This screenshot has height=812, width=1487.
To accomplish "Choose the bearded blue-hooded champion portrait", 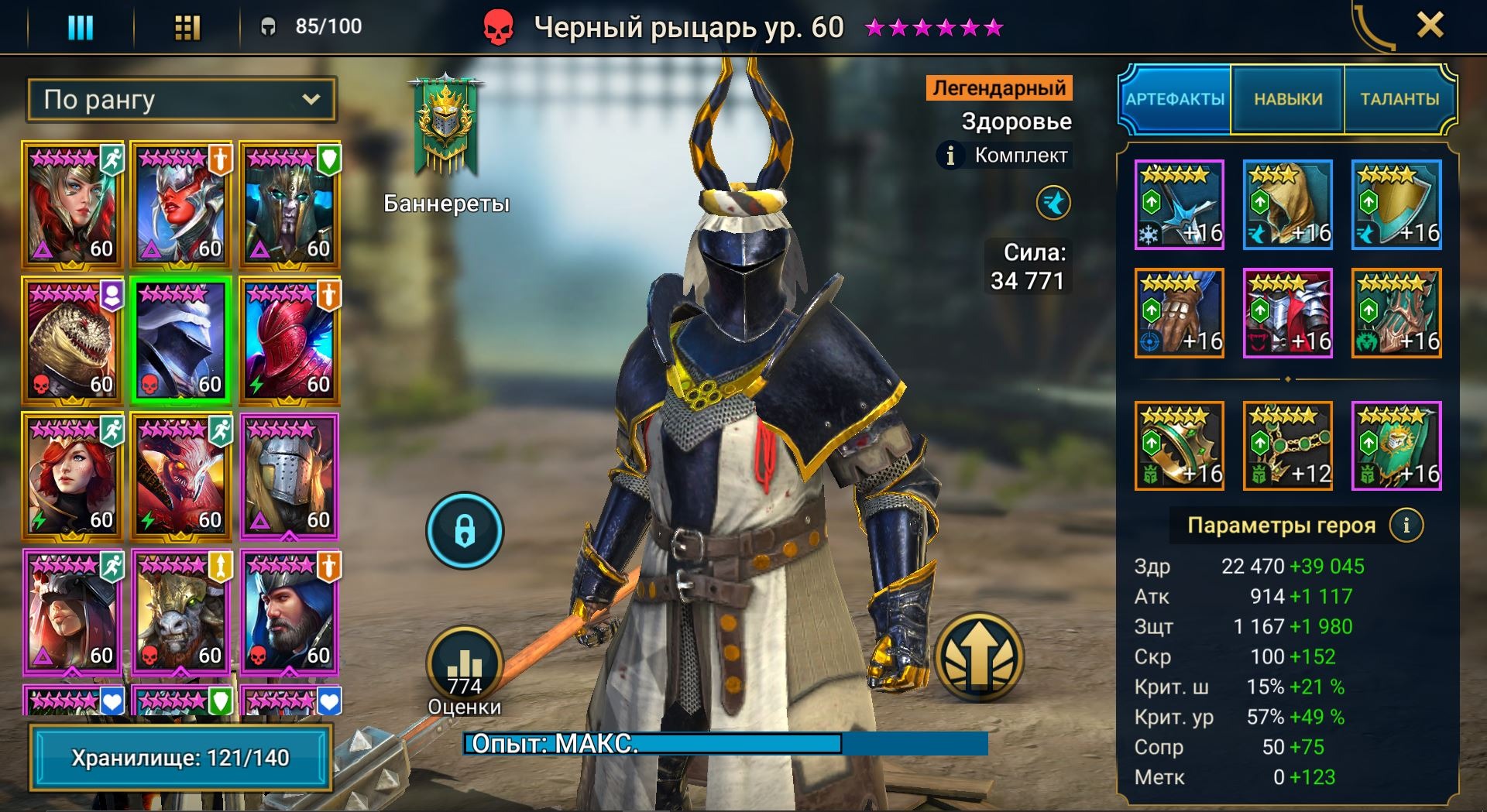I will coord(289,612).
